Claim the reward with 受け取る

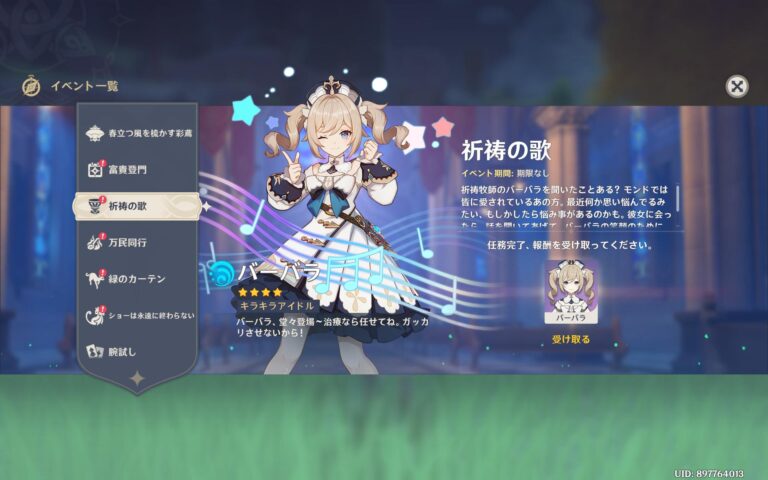(571, 340)
